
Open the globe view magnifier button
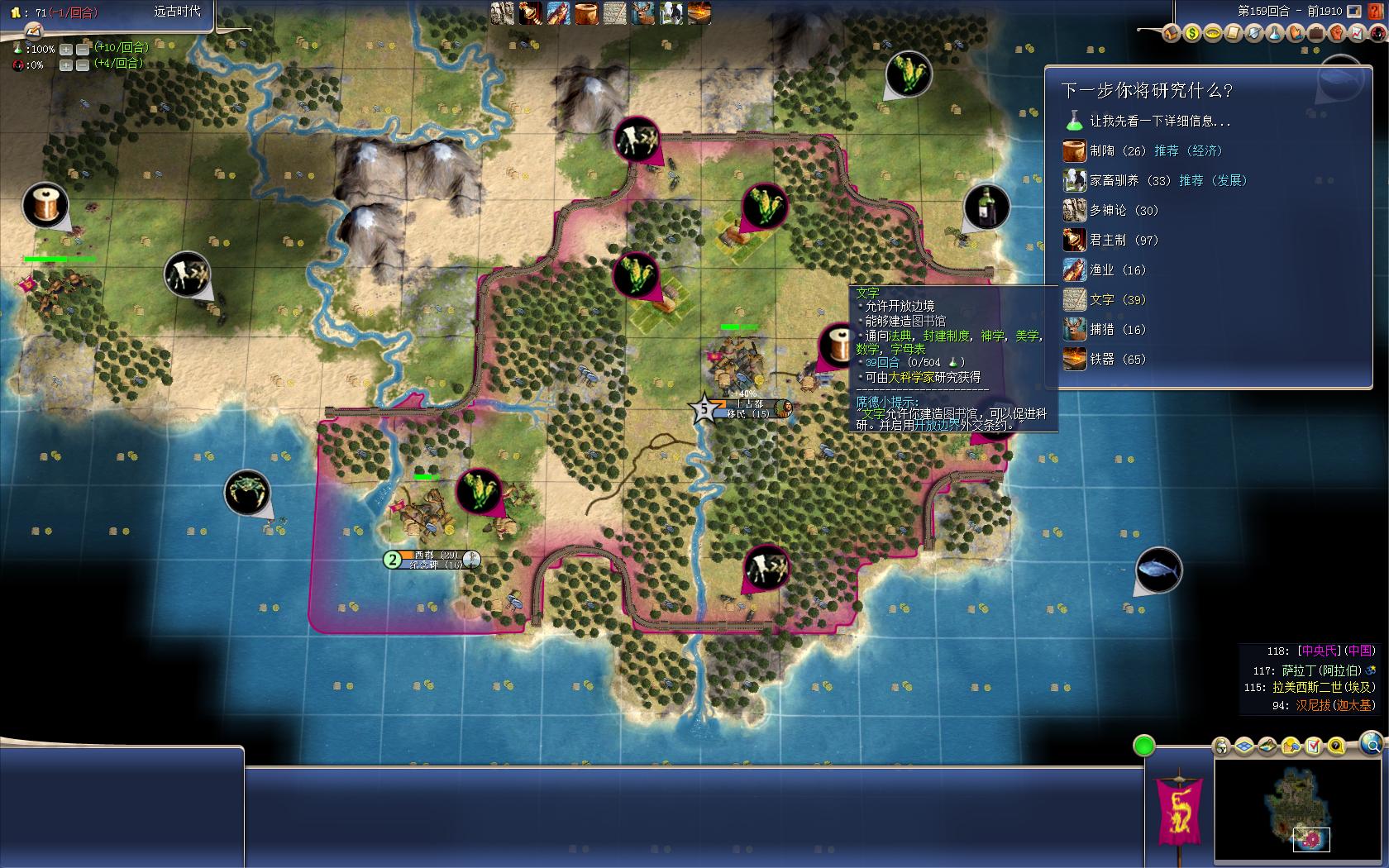(1370, 742)
